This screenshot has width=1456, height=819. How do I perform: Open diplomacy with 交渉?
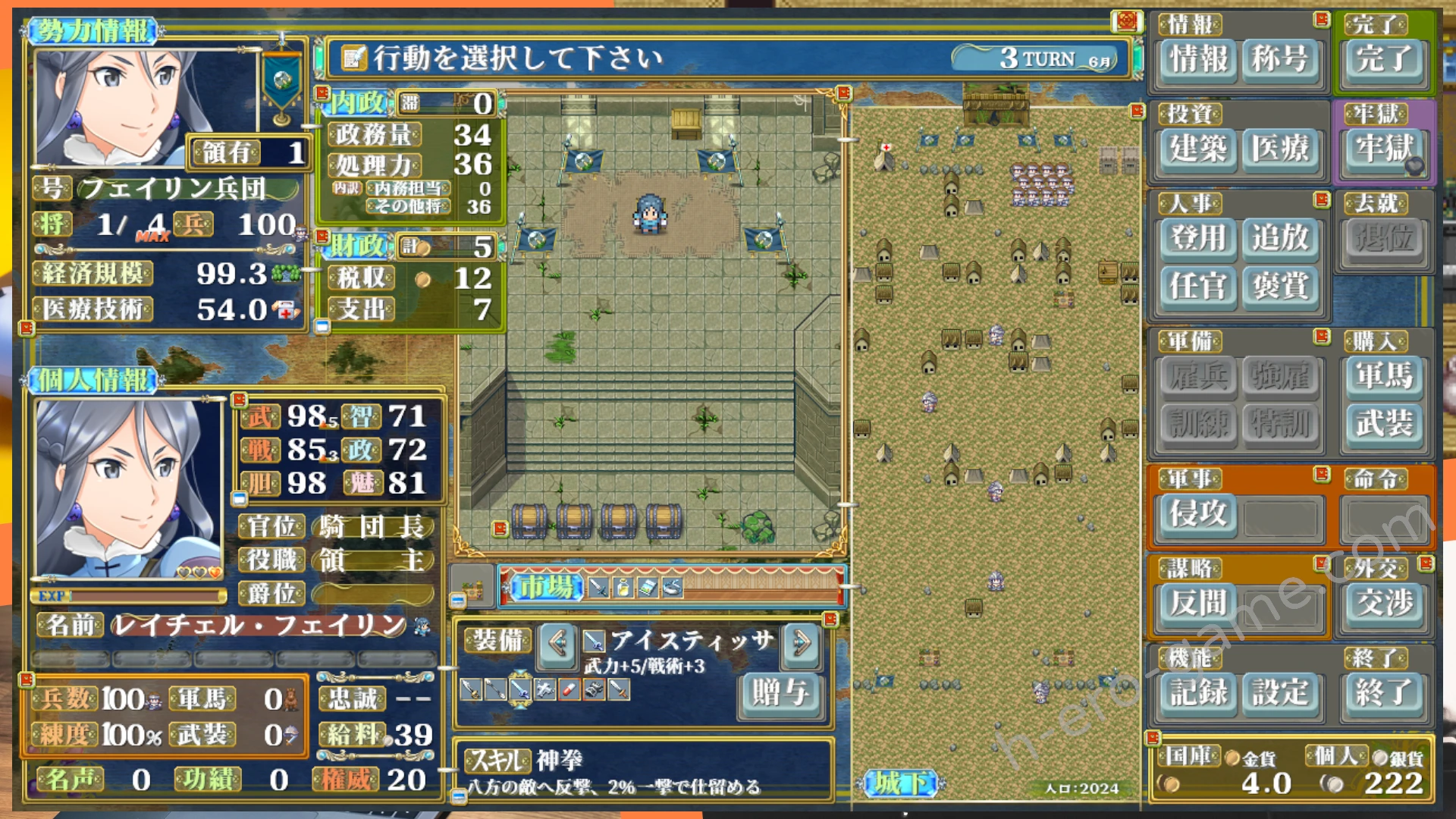click(x=1383, y=604)
